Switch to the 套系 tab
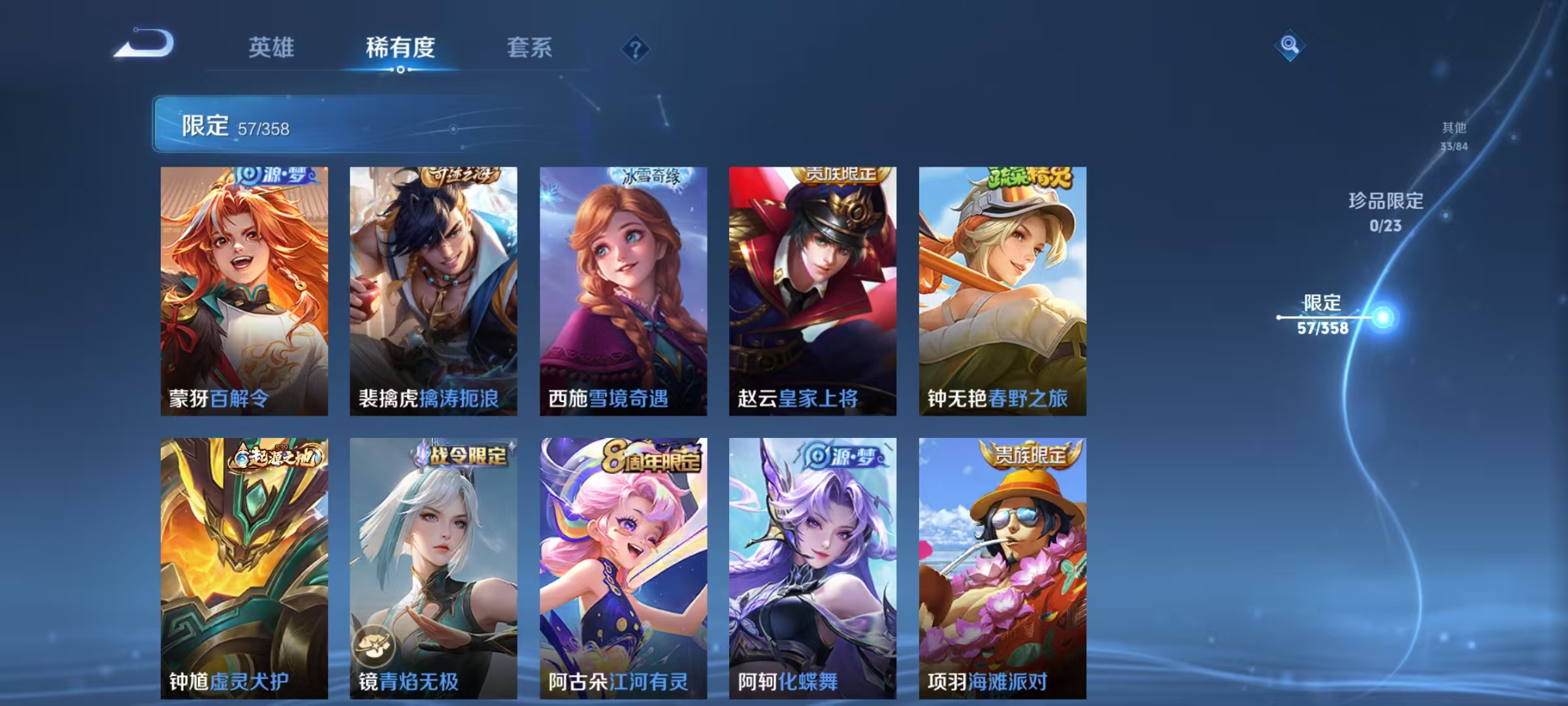Image resolution: width=1568 pixels, height=706 pixels. (x=530, y=47)
